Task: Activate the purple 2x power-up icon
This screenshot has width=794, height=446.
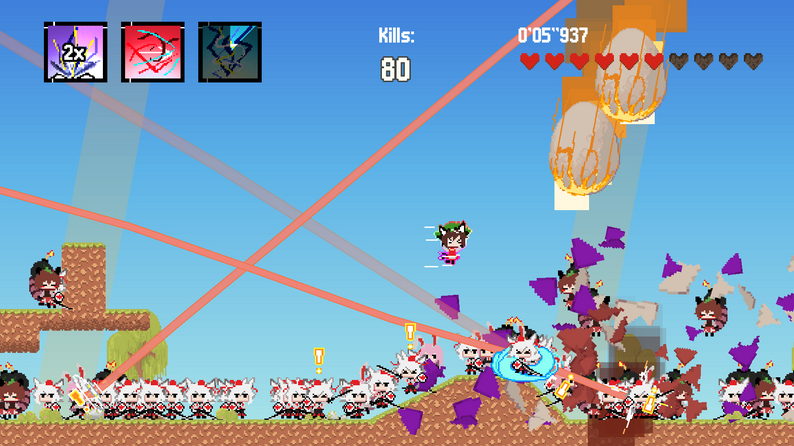Action: 75,52
